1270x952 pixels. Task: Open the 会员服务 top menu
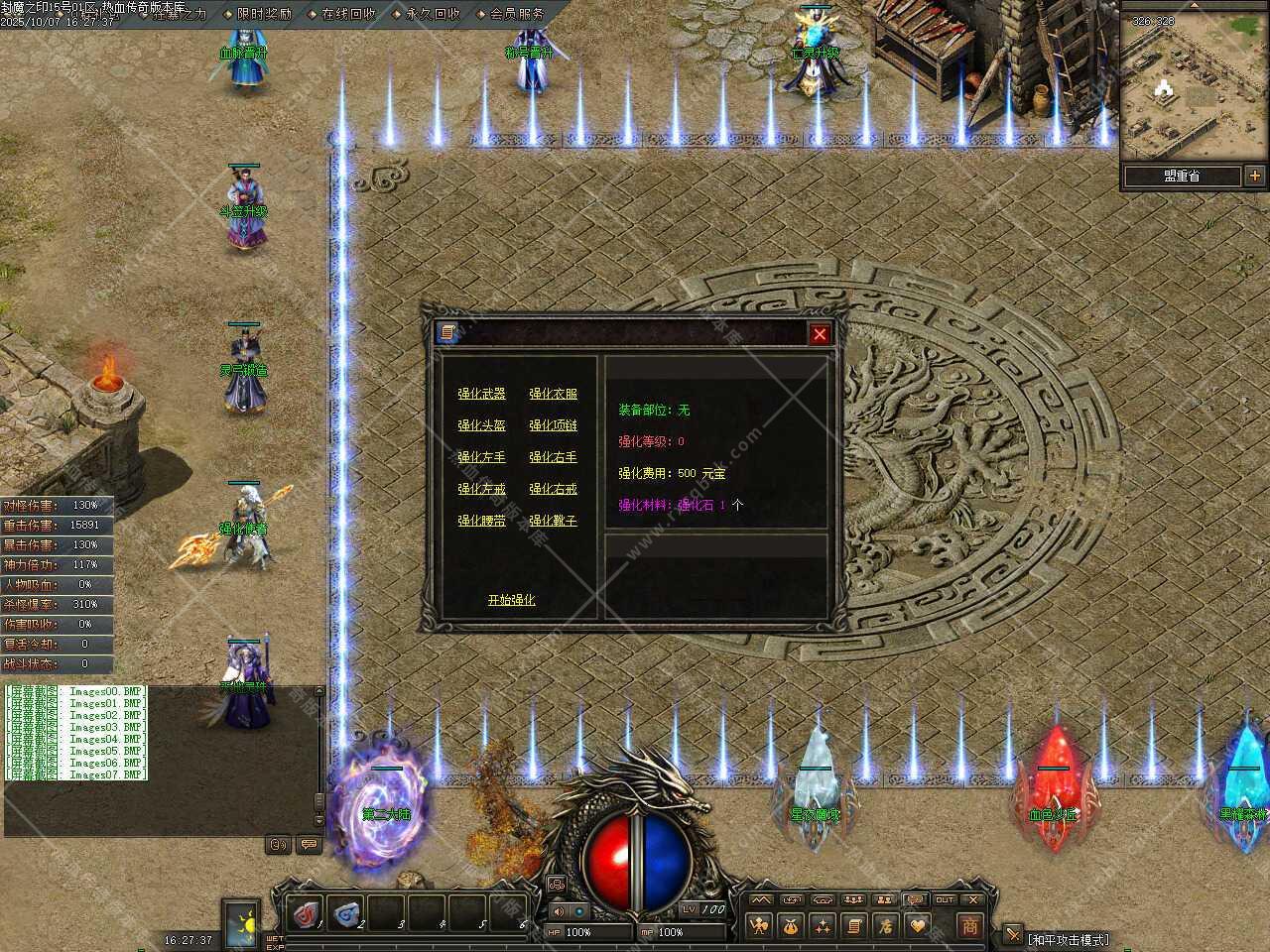click(x=518, y=14)
